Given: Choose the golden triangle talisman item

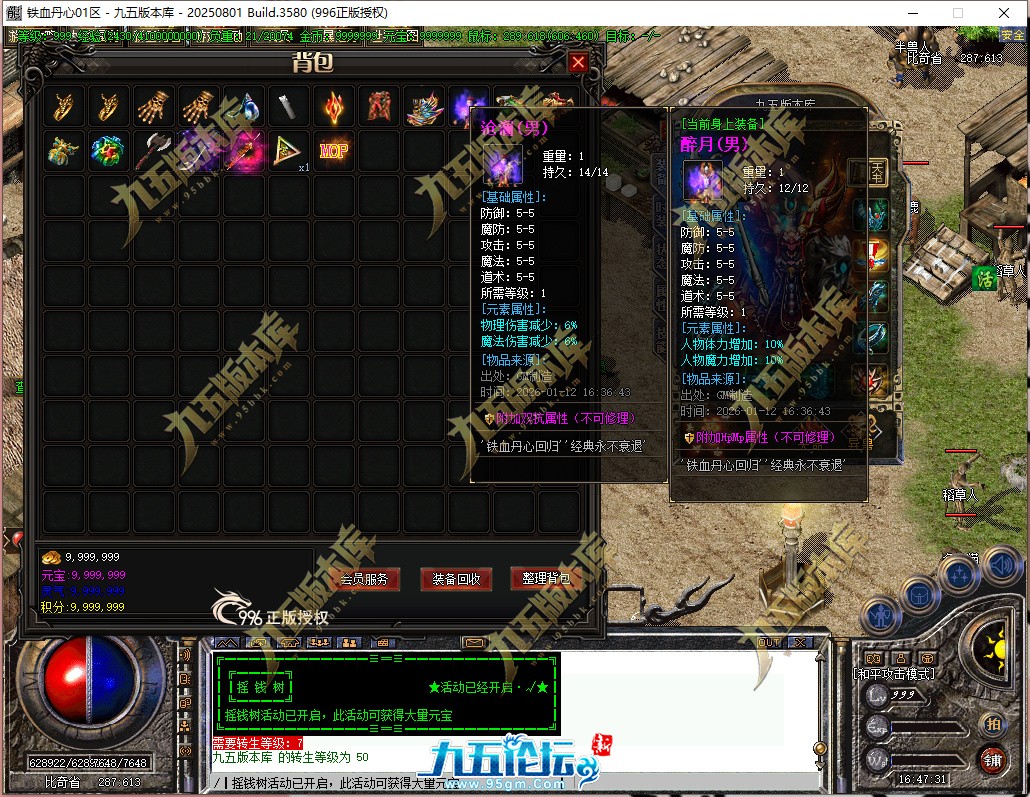Looking at the screenshot, I should click(x=289, y=150).
